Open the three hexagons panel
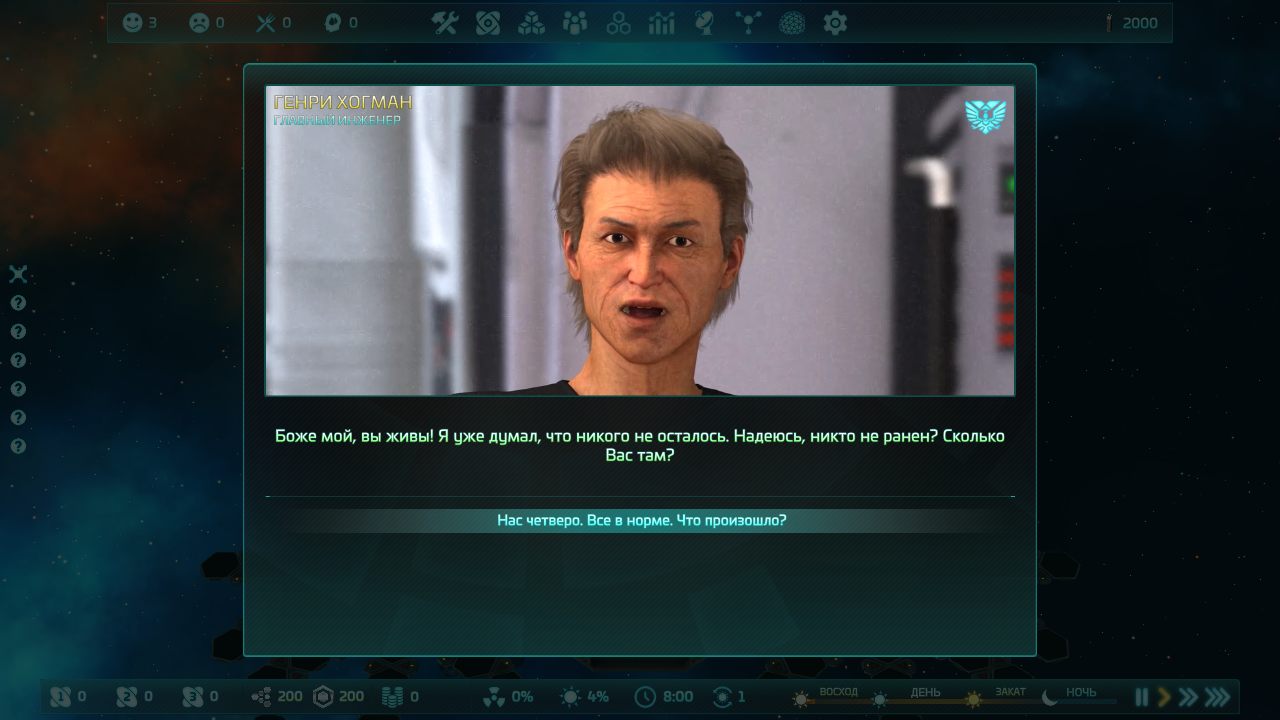This screenshot has width=1280, height=720. [619, 23]
